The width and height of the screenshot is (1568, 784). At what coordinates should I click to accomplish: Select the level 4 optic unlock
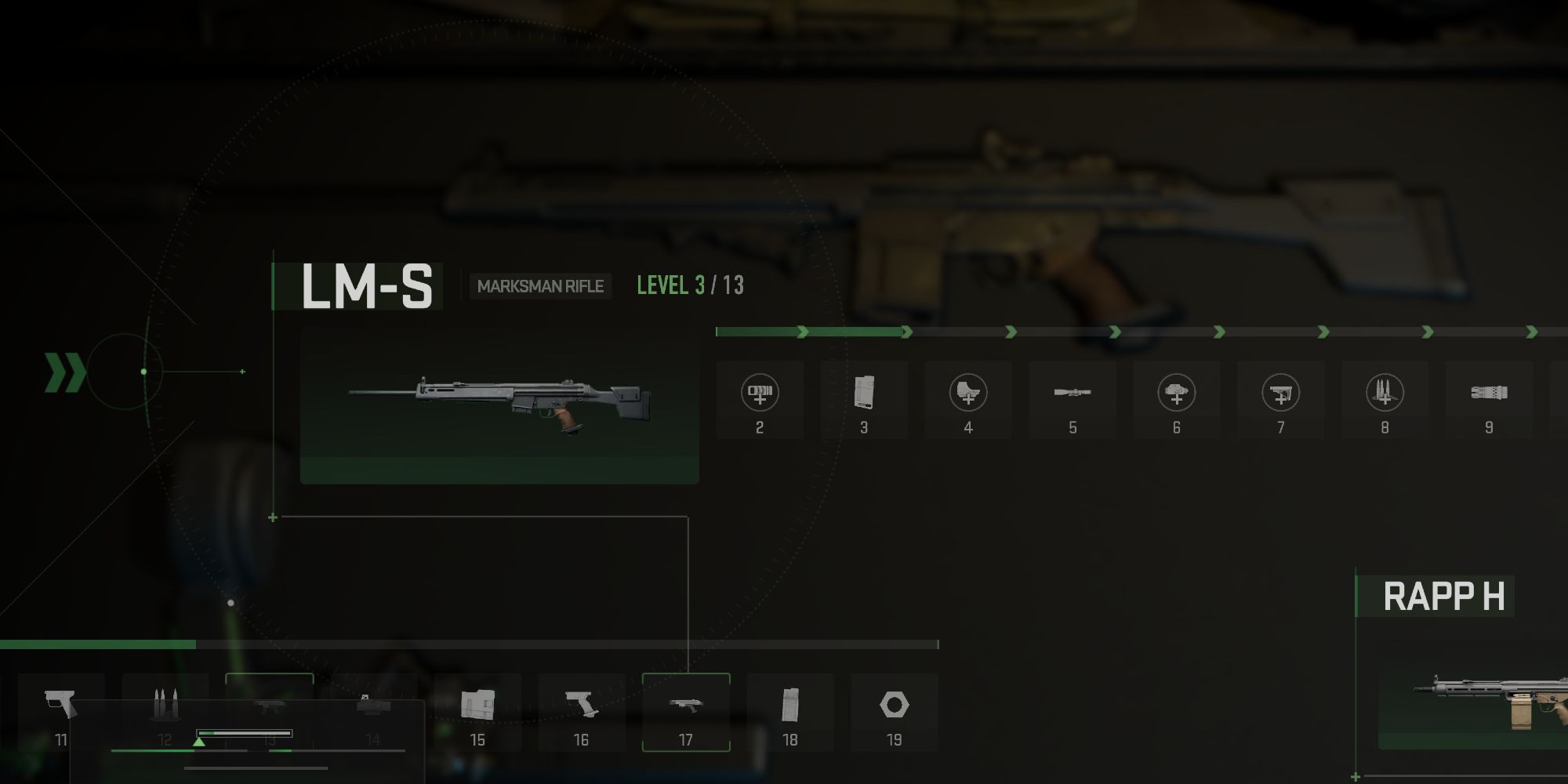click(968, 401)
